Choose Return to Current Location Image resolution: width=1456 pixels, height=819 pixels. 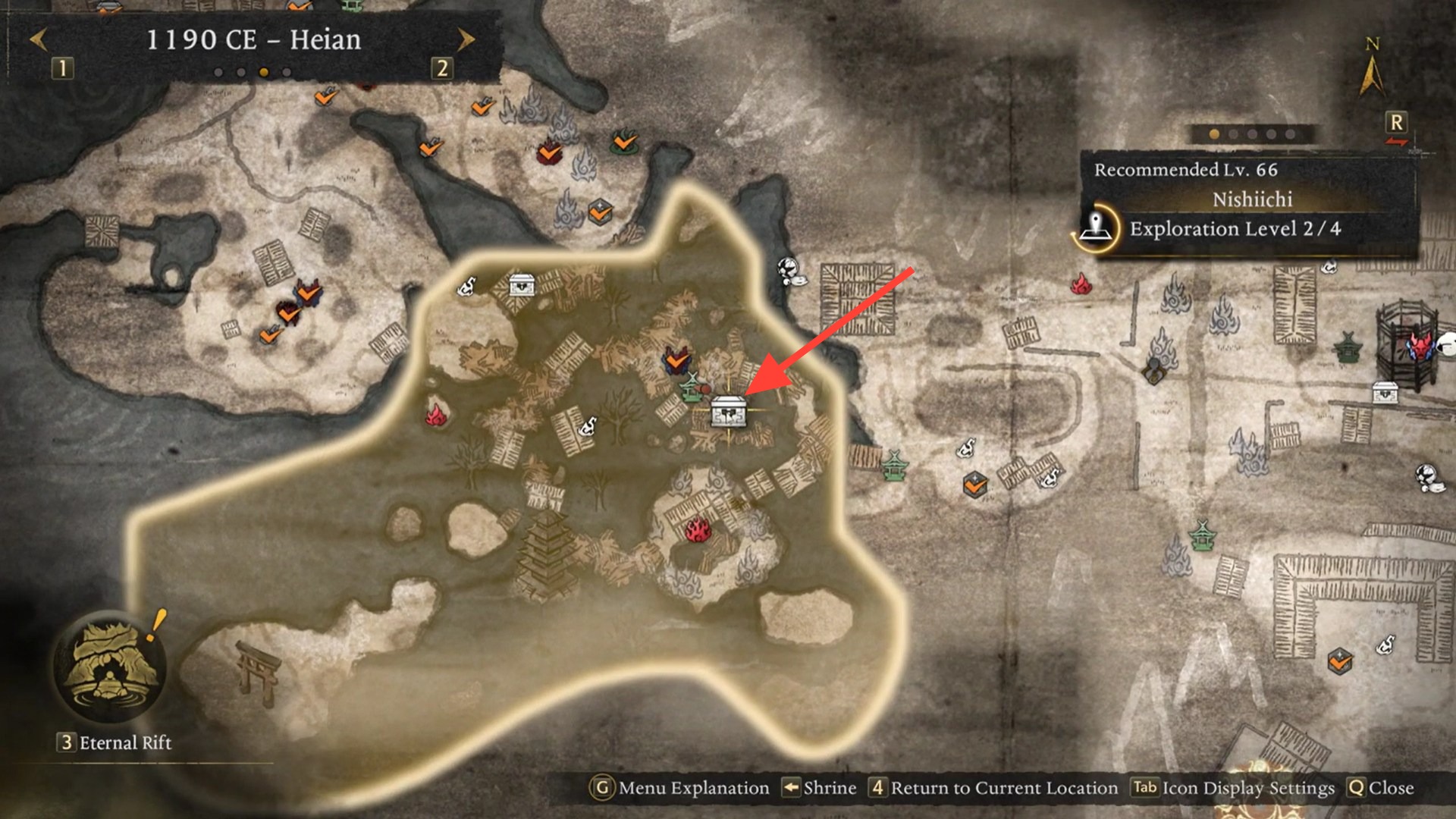[994, 788]
